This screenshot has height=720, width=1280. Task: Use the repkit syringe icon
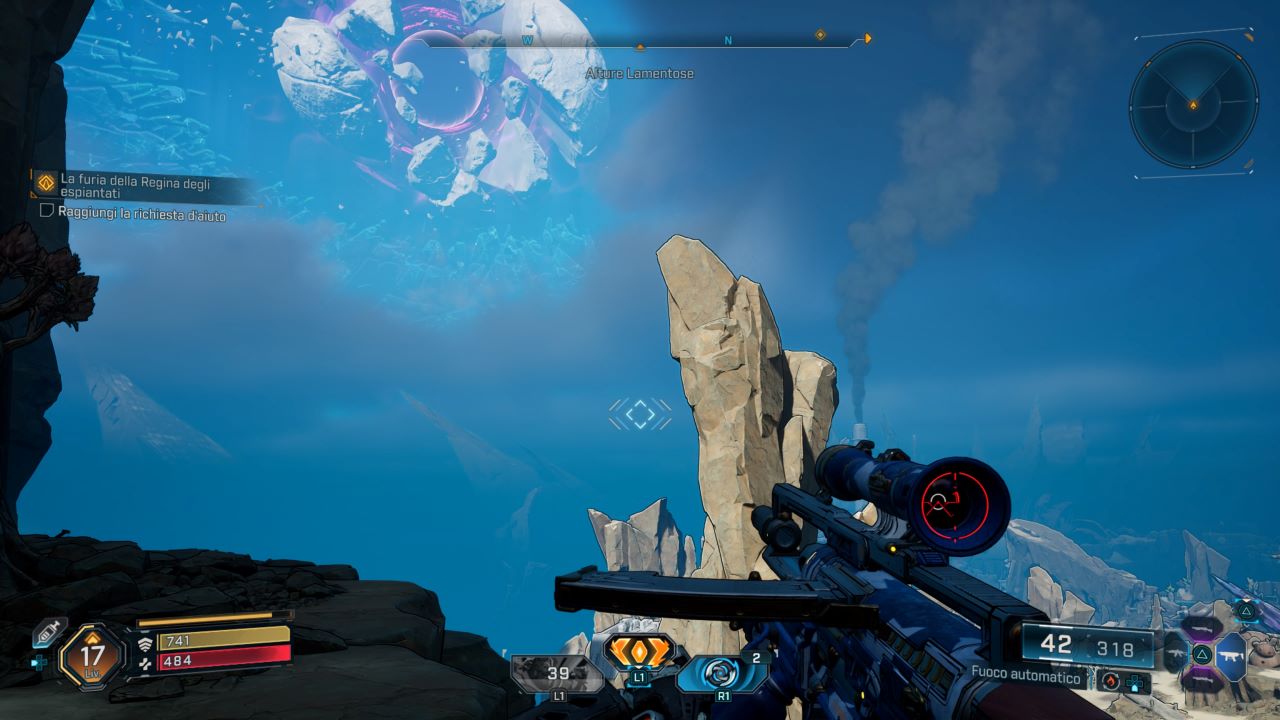click(x=47, y=633)
